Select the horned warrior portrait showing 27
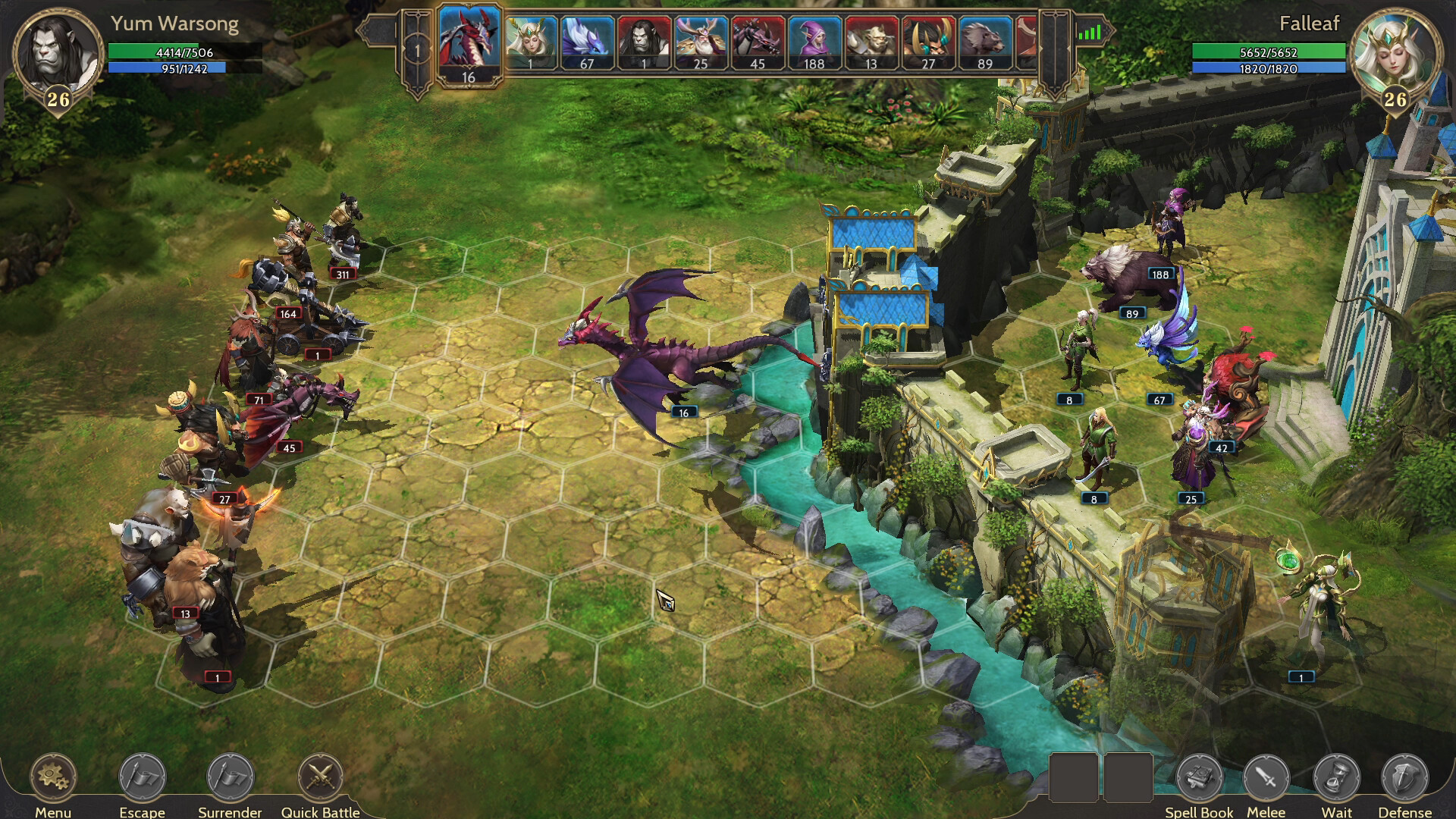The image size is (1456, 819). (x=928, y=42)
